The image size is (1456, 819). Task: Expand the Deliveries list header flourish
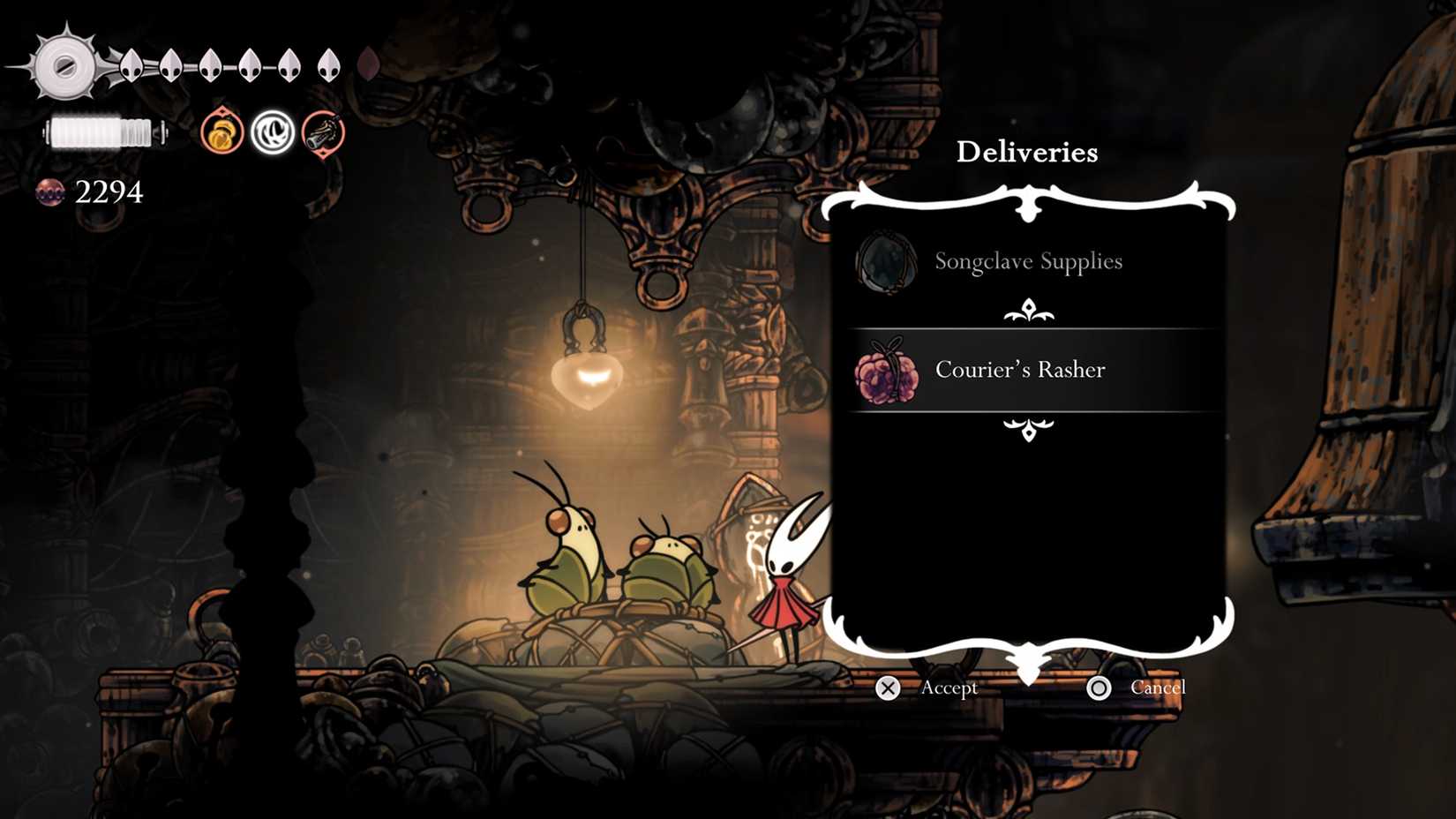click(x=1026, y=205)
